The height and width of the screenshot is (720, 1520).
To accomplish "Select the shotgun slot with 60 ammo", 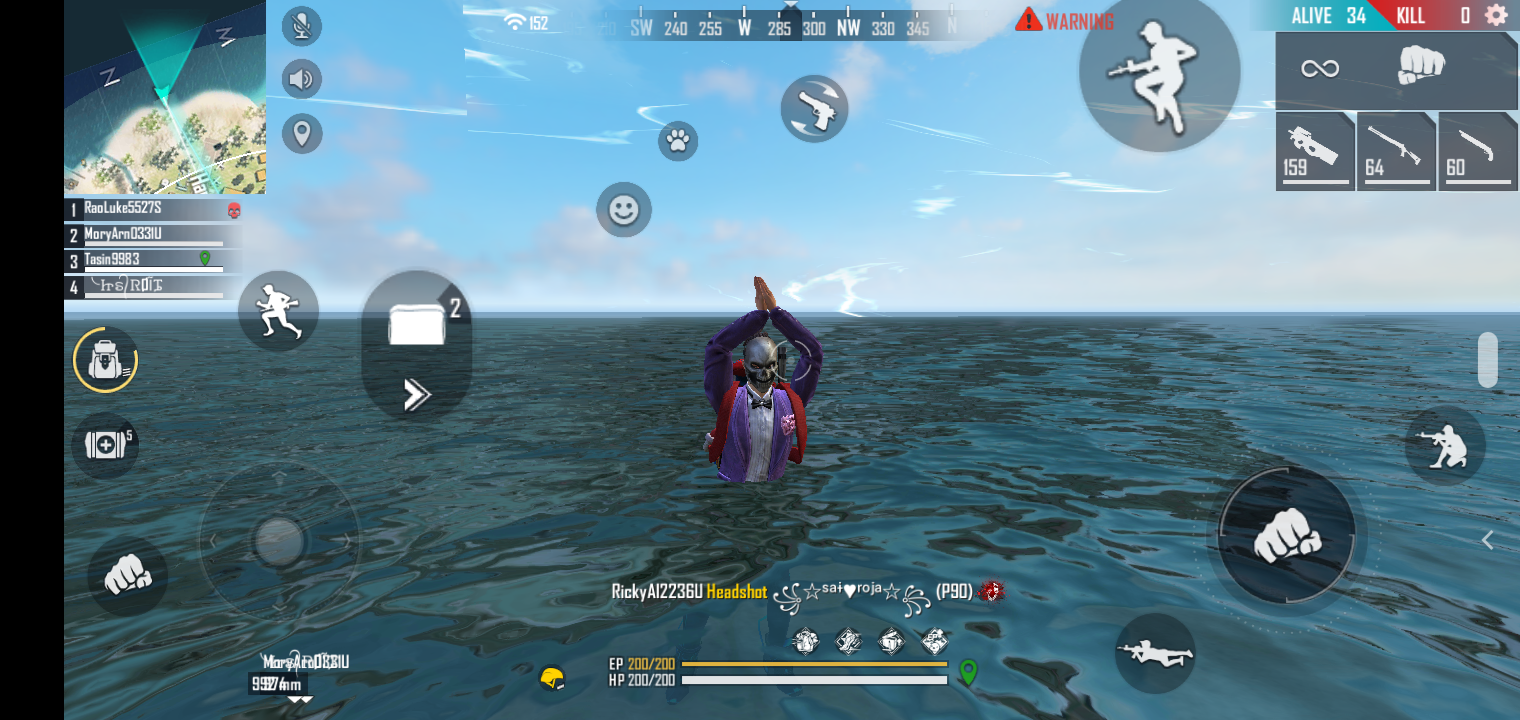I will [x=1477, y=152].
